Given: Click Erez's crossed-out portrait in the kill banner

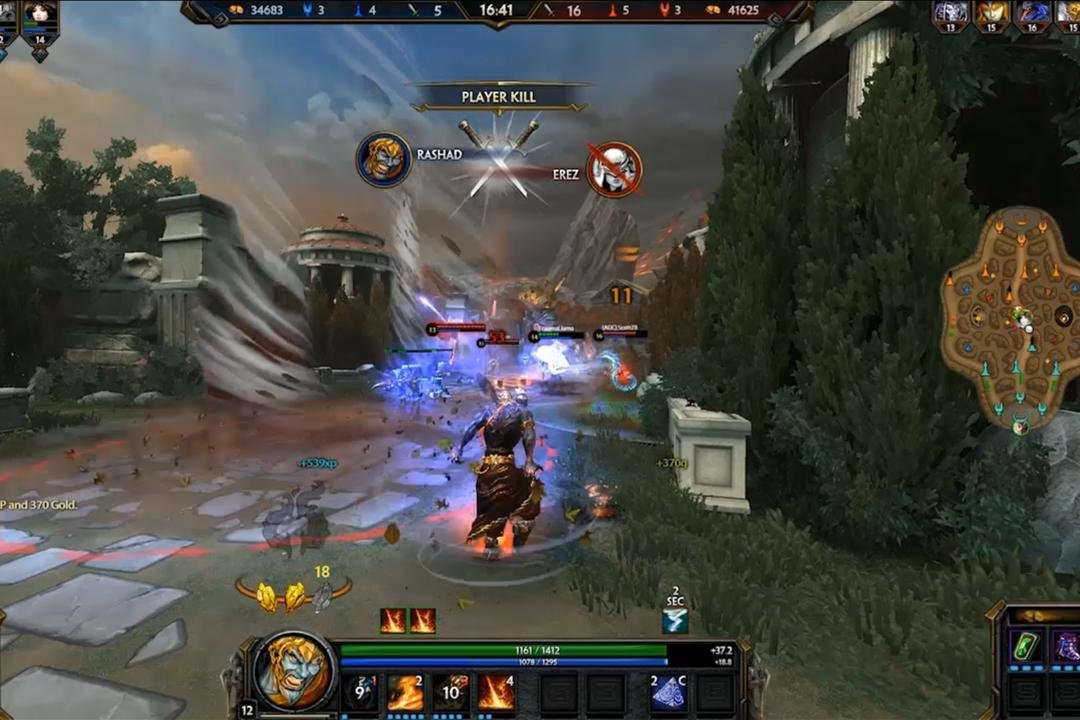Looking at the screenshot, I should tap(614, 169).
